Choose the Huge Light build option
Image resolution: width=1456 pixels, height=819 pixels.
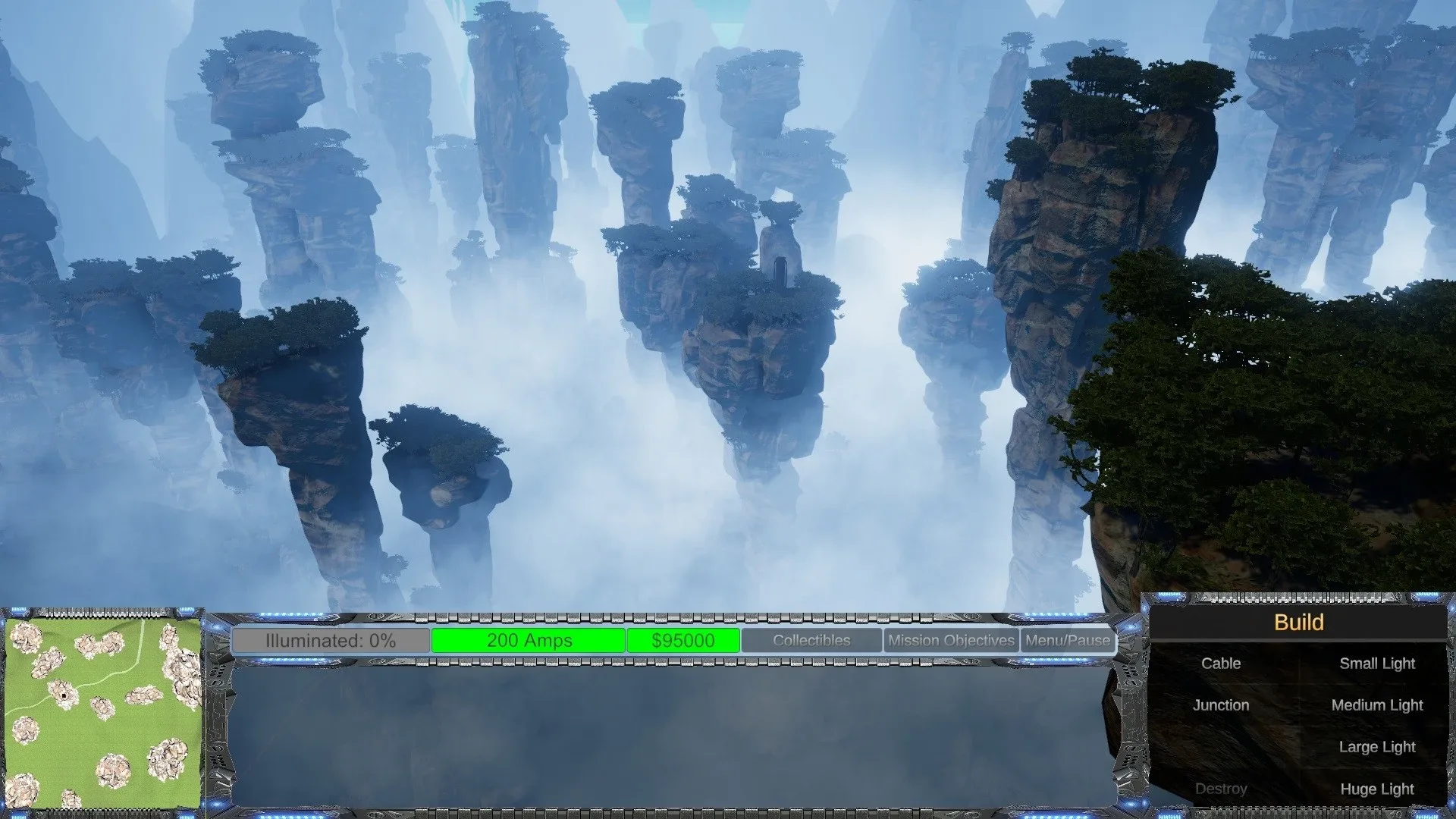pos(1377,789)
